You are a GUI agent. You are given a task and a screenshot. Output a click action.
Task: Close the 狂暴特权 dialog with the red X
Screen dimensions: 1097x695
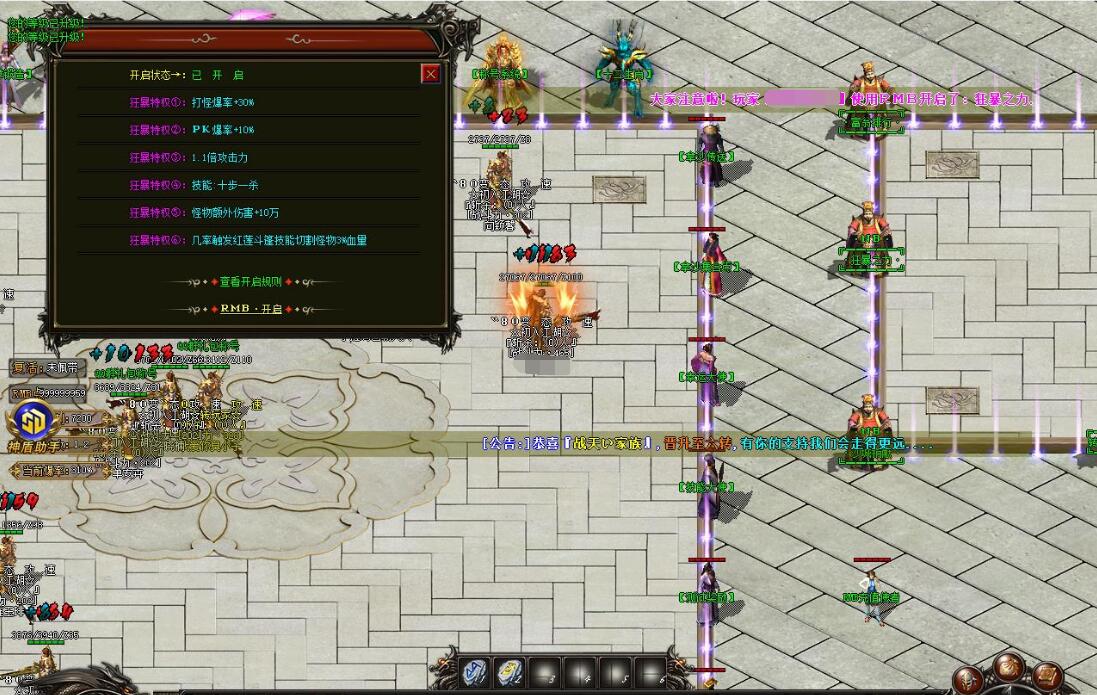tap(430, 74)
